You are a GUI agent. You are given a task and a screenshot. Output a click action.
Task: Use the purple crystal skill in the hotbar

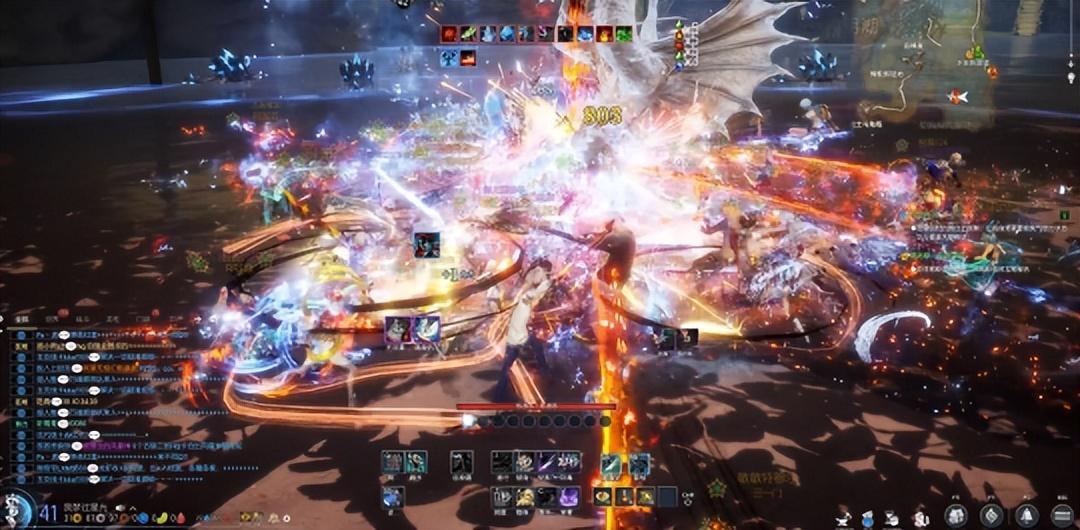pos(568,496)
